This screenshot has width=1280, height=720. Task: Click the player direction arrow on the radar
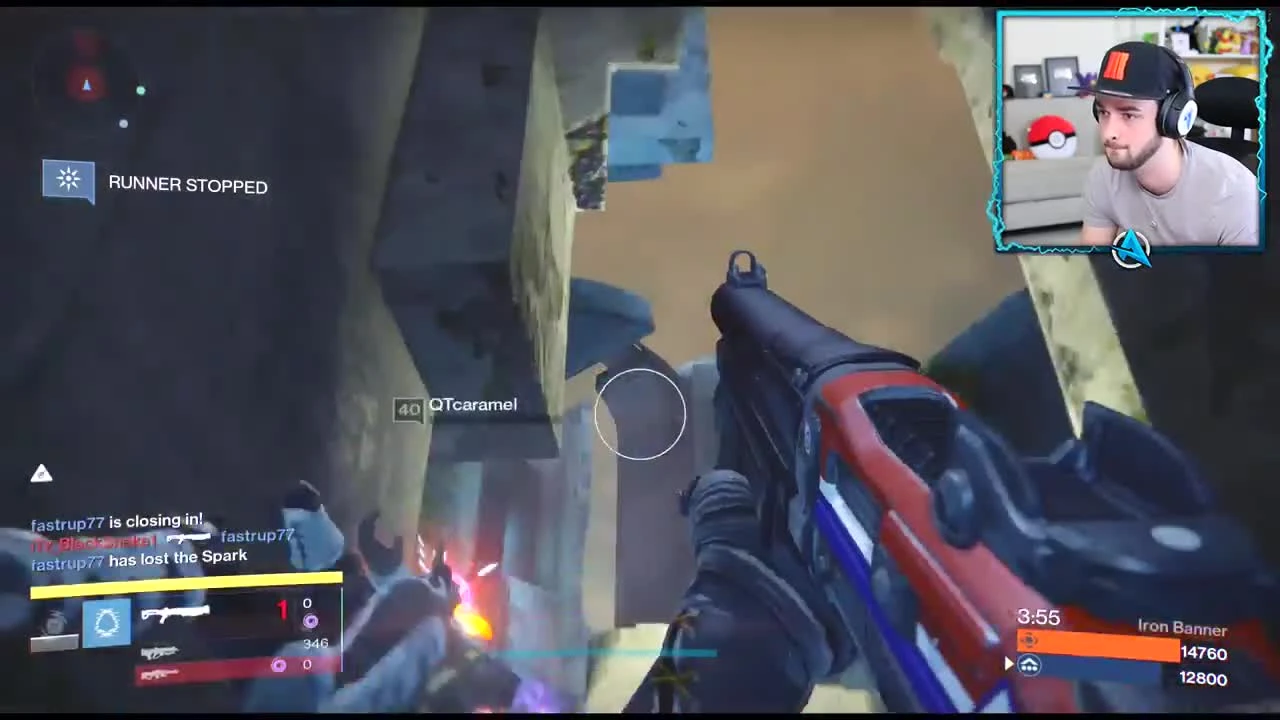87,87
